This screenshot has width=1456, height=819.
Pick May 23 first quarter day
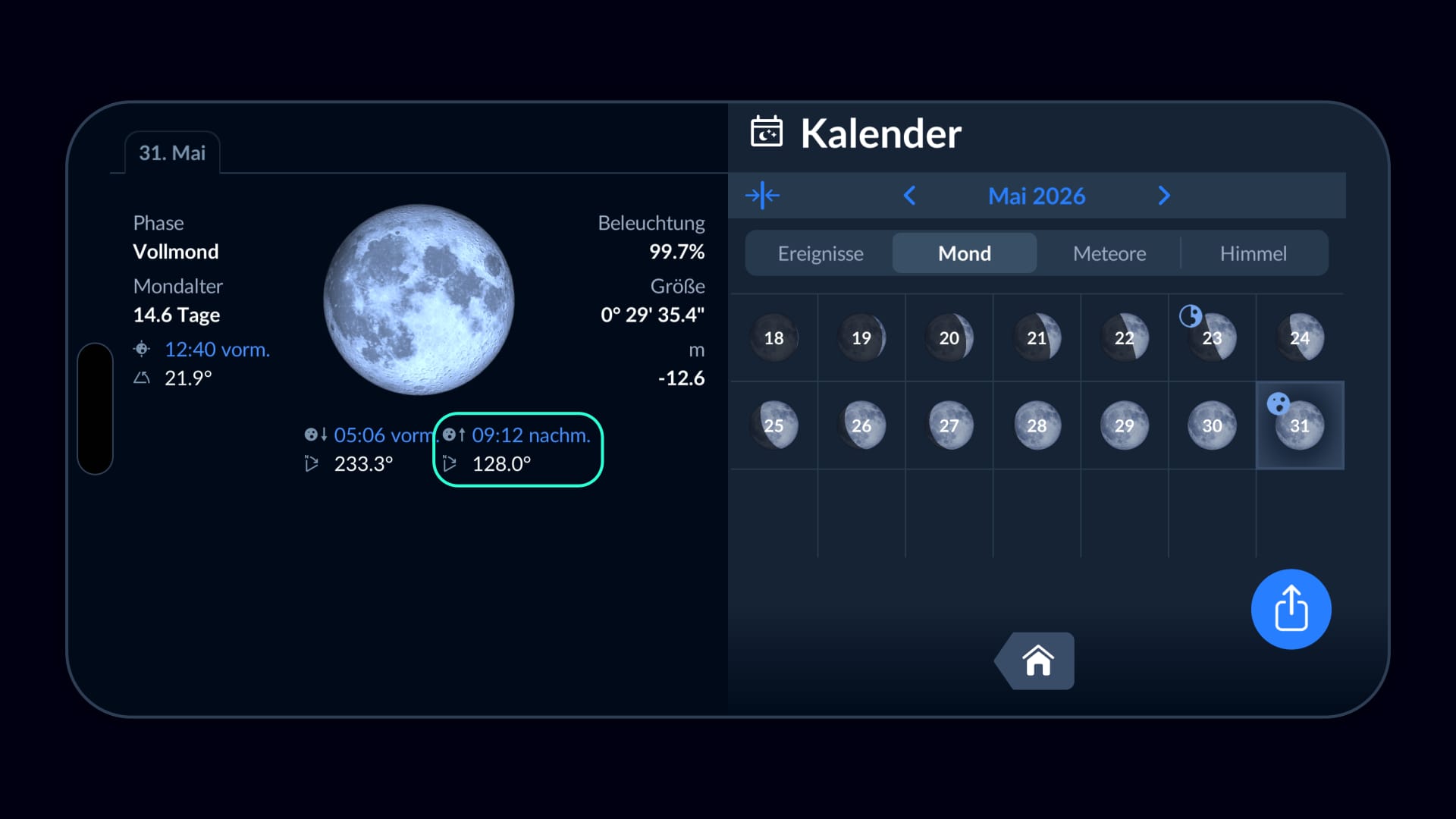click(1212, 338)
